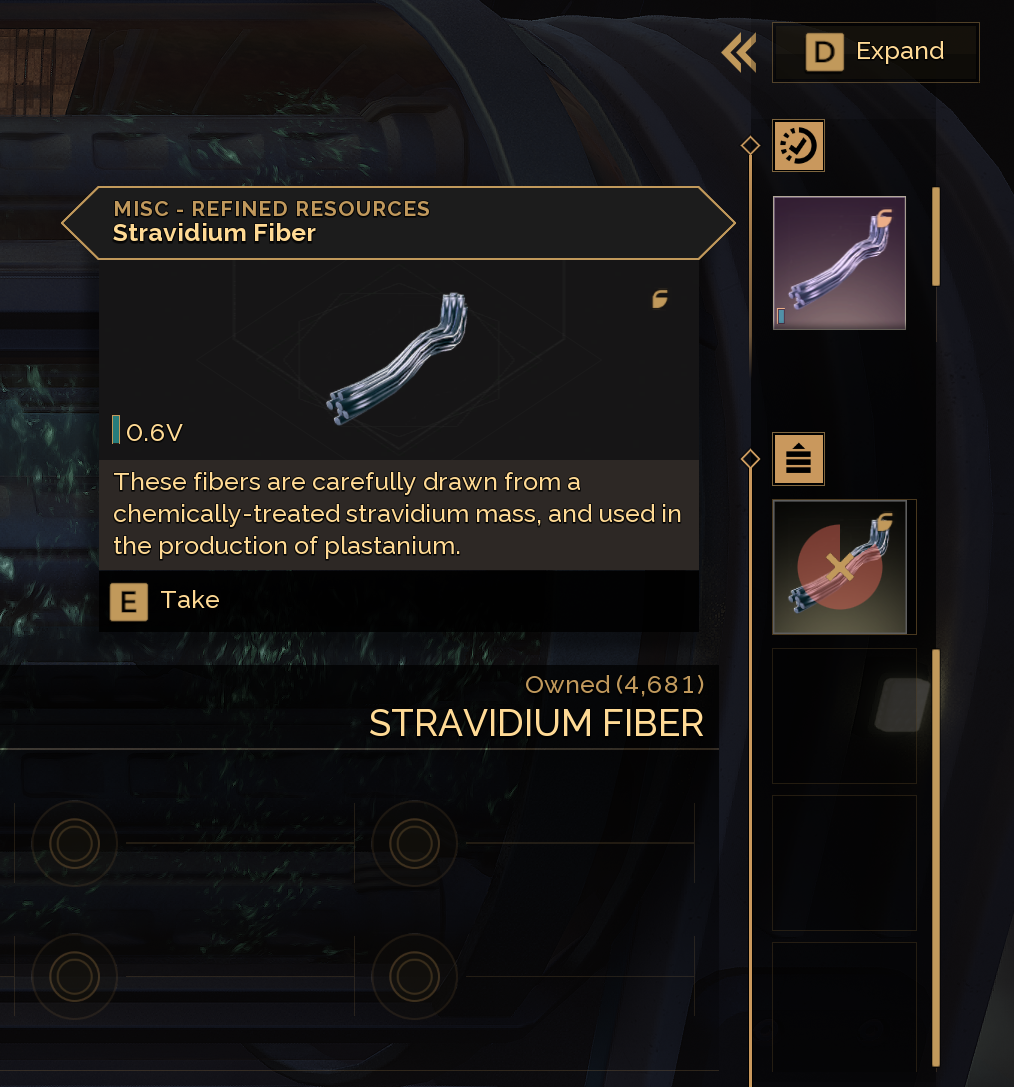Viewport: 1014px width, 1087px height.
Task: Select the Stravidium Fiber output slot
Action: [839, 263]
